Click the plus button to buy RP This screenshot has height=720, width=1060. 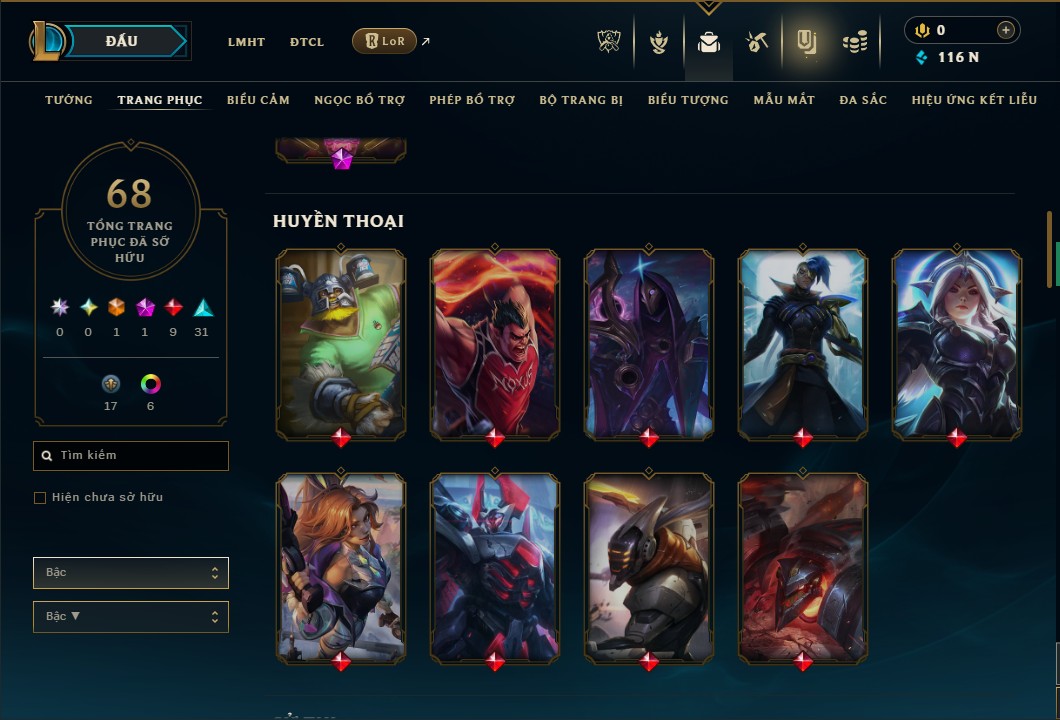(1005, 30)
